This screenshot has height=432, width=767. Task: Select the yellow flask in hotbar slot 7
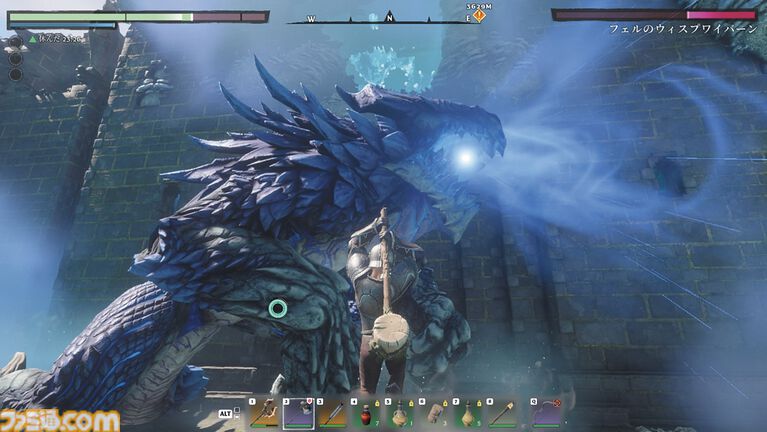468,413
